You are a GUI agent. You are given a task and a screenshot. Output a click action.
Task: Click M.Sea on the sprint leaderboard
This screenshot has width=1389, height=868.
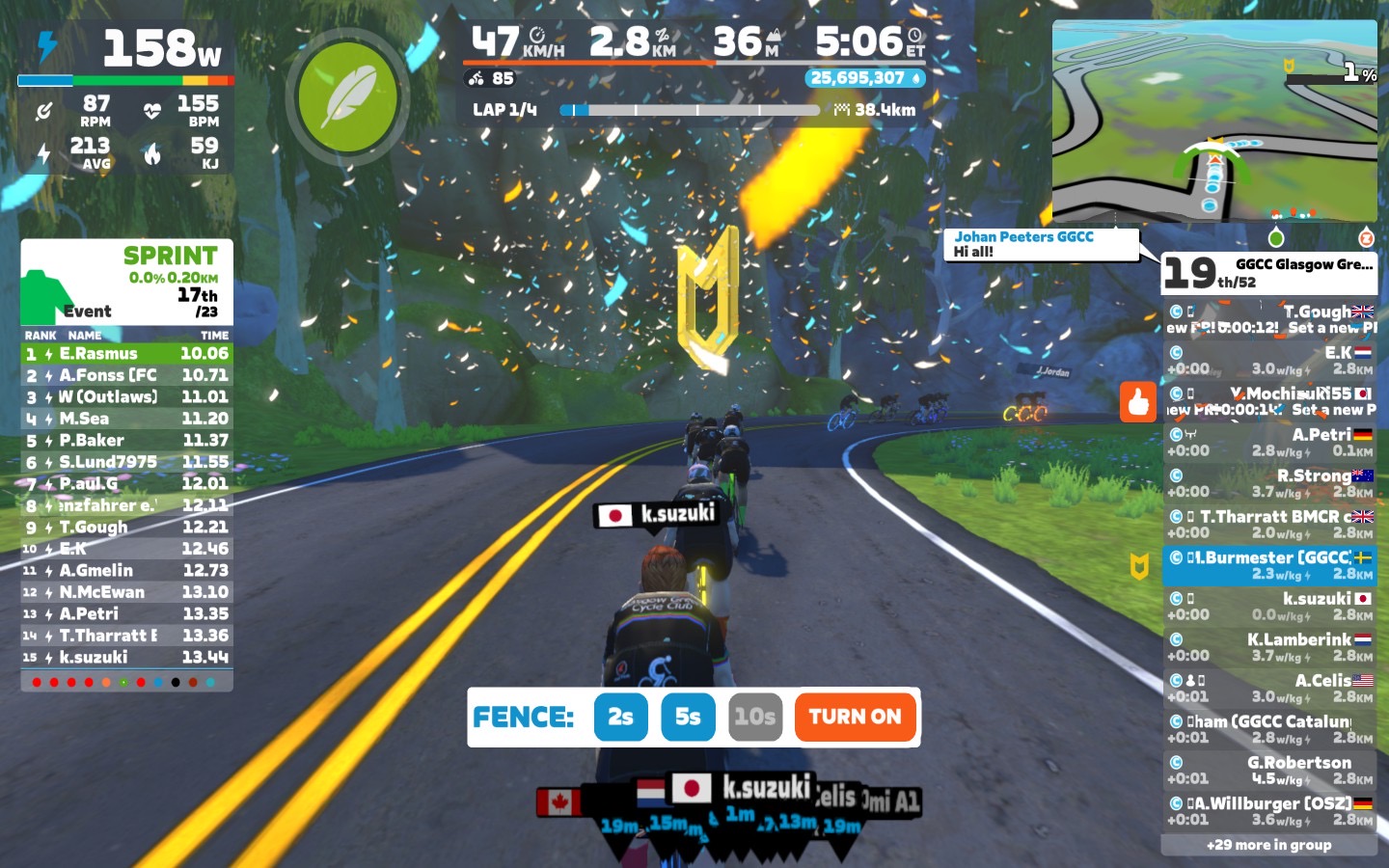pos(126,419)
